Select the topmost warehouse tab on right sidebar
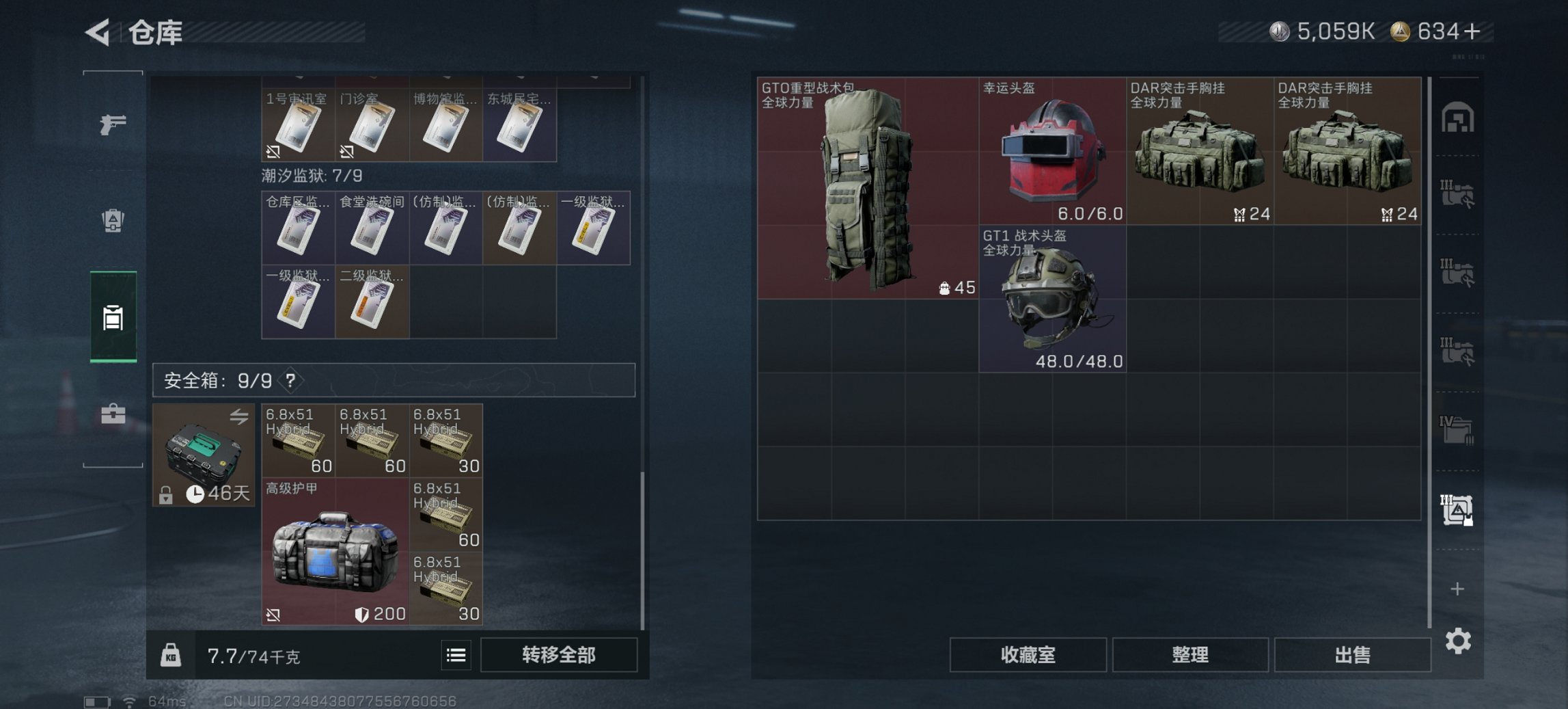The image size is (1568, 709). [x=1459, y=116]
